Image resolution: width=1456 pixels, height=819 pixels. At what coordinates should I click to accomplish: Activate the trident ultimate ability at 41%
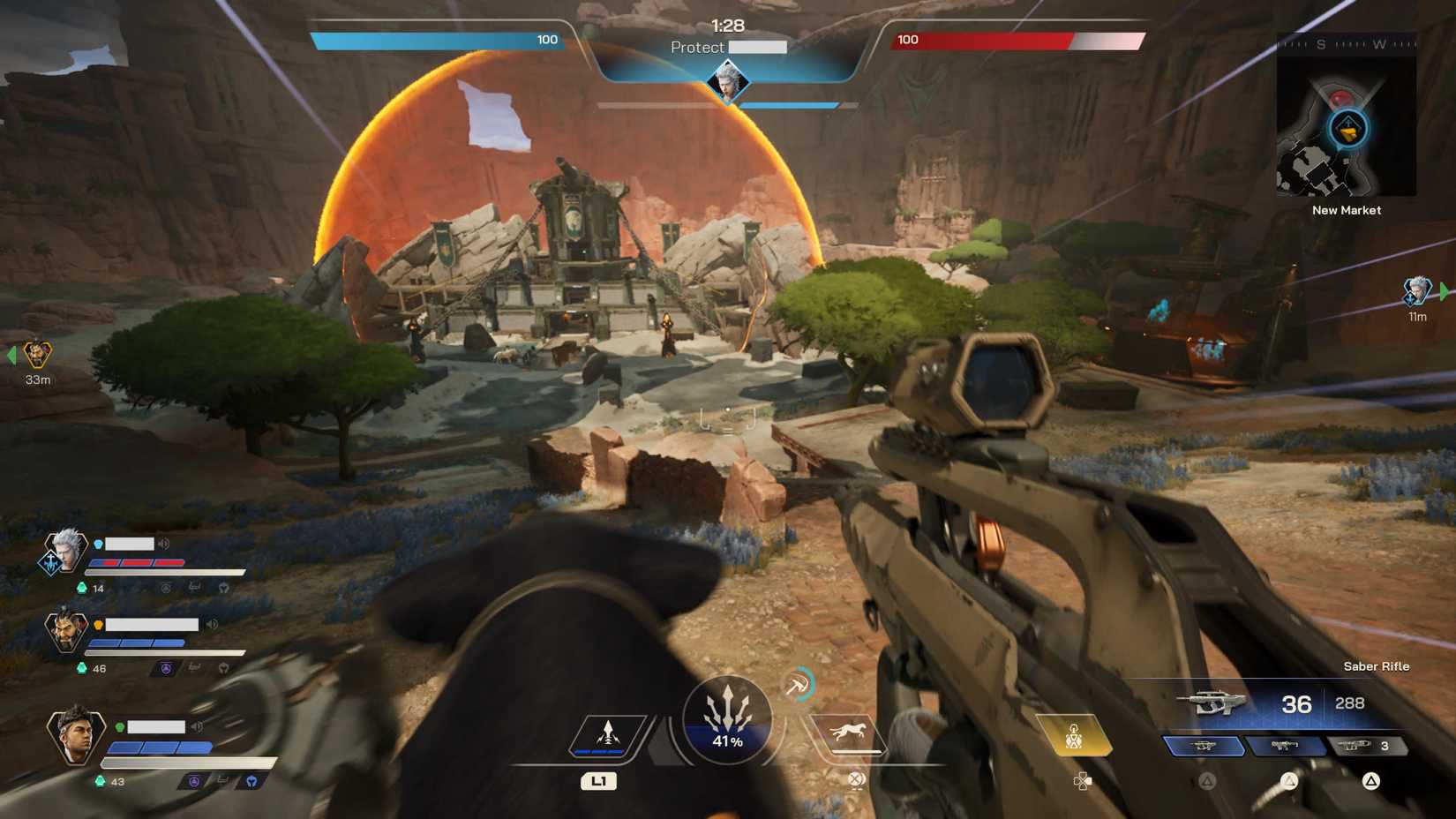(727, 718)
